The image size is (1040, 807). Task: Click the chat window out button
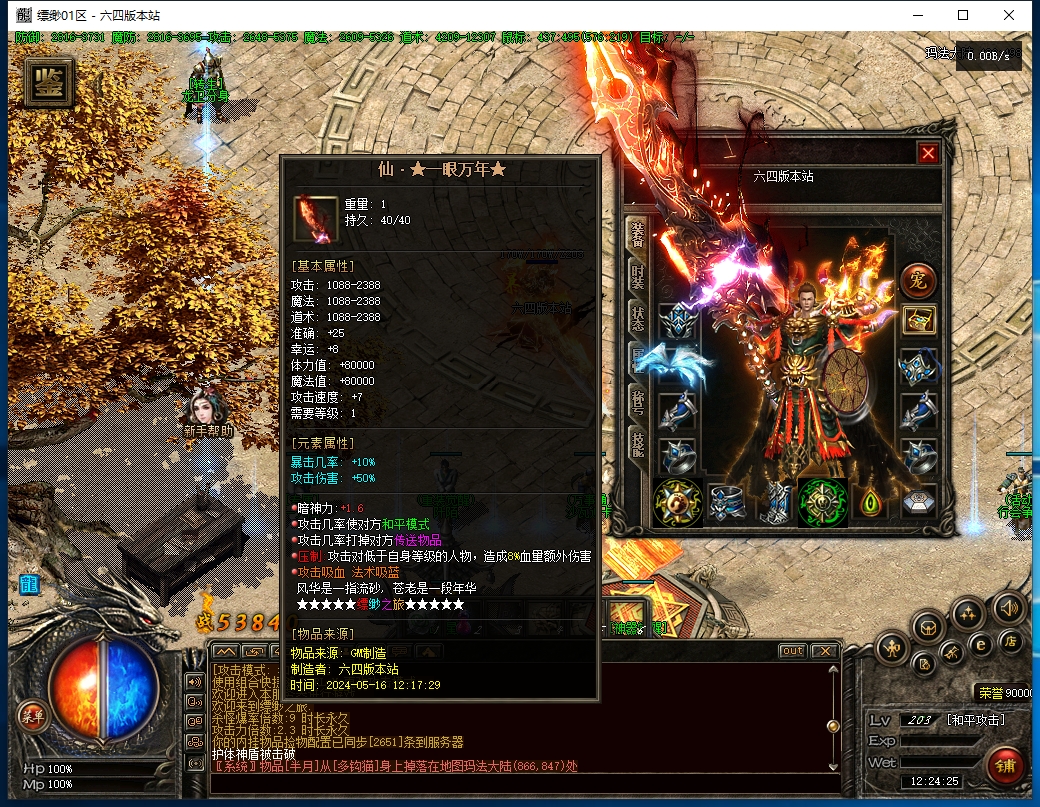(792, 651)
